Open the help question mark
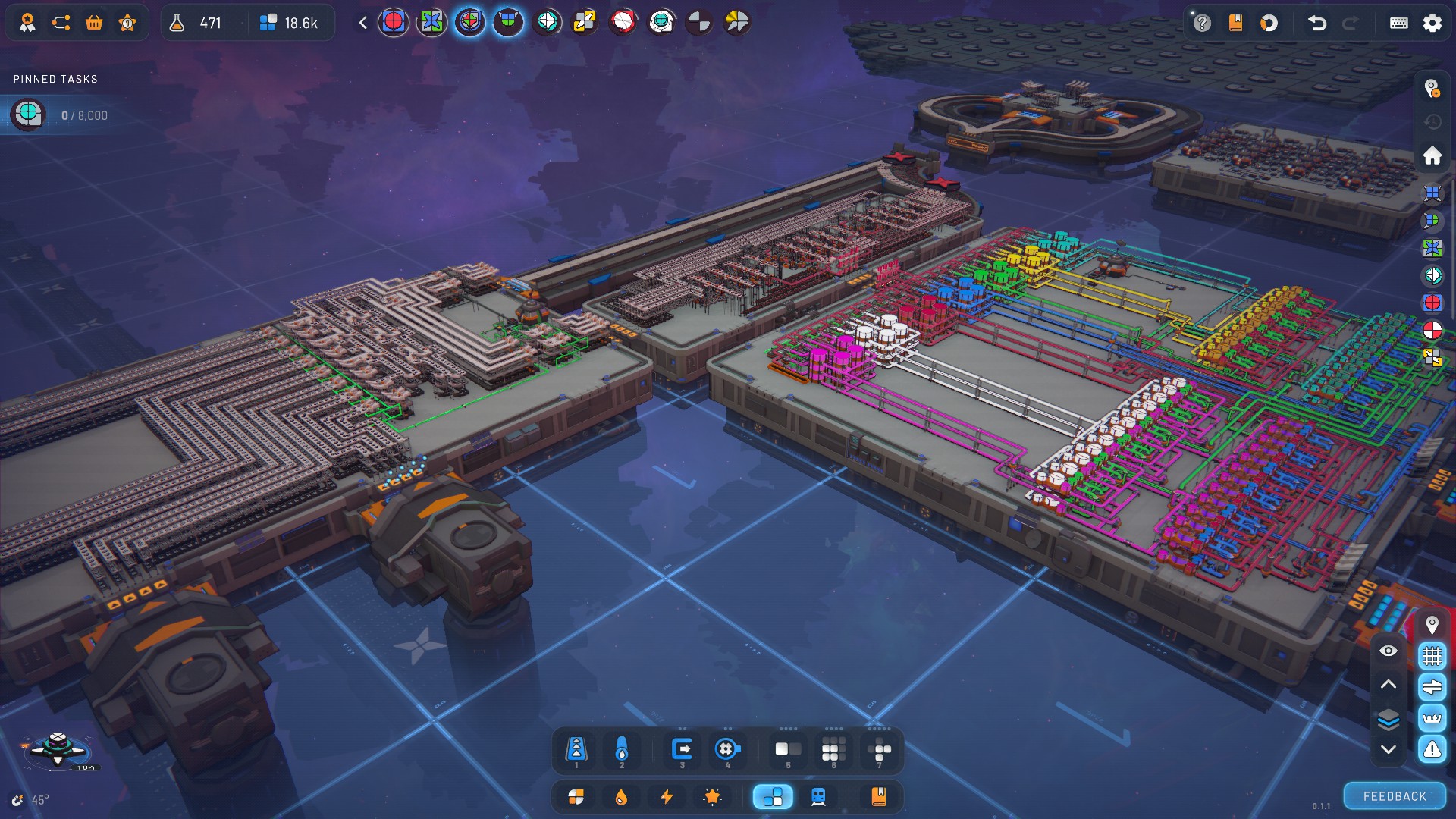1456x819 pixels. tap(1201, 23)
